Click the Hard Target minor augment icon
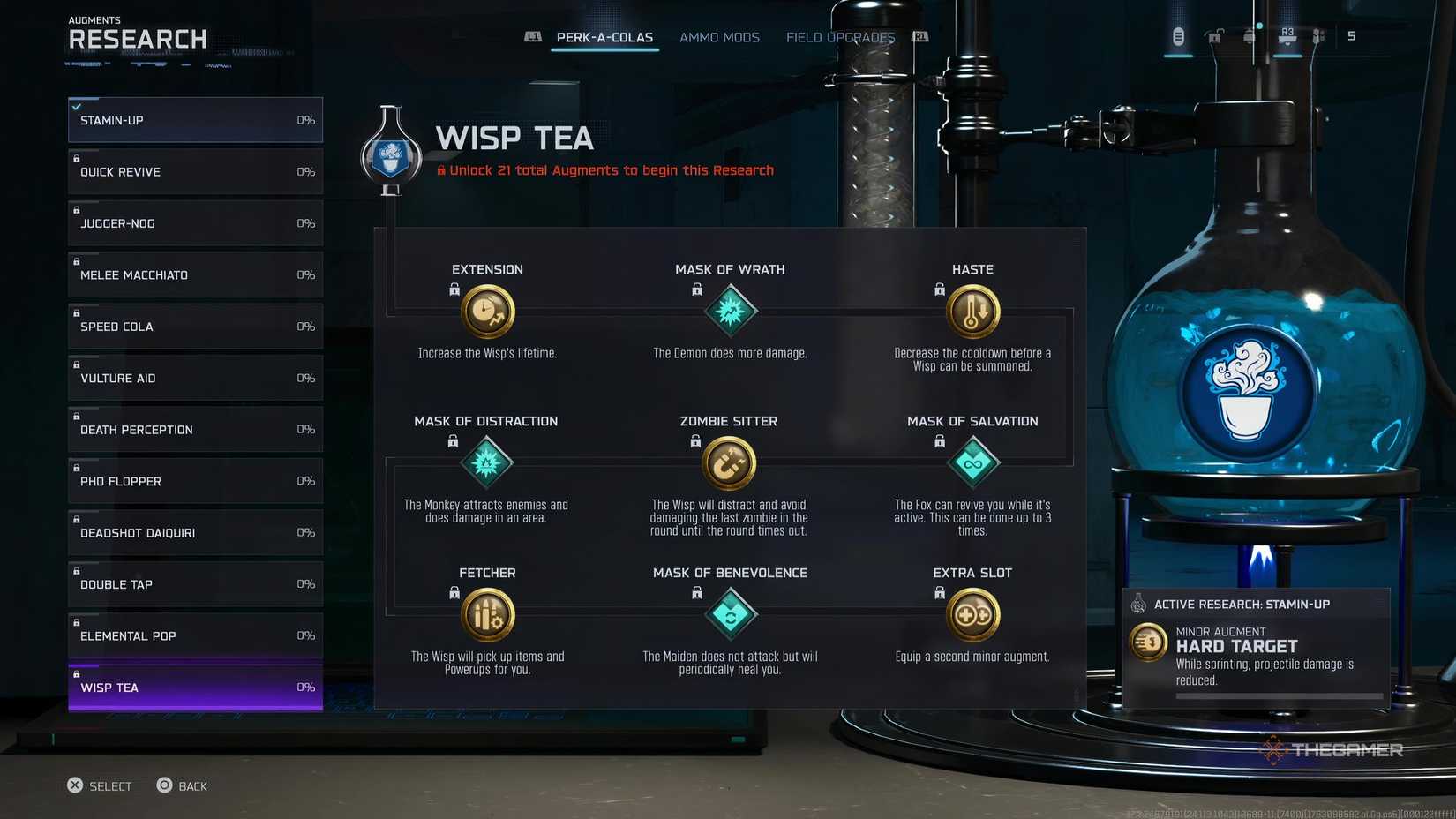 1147,642
